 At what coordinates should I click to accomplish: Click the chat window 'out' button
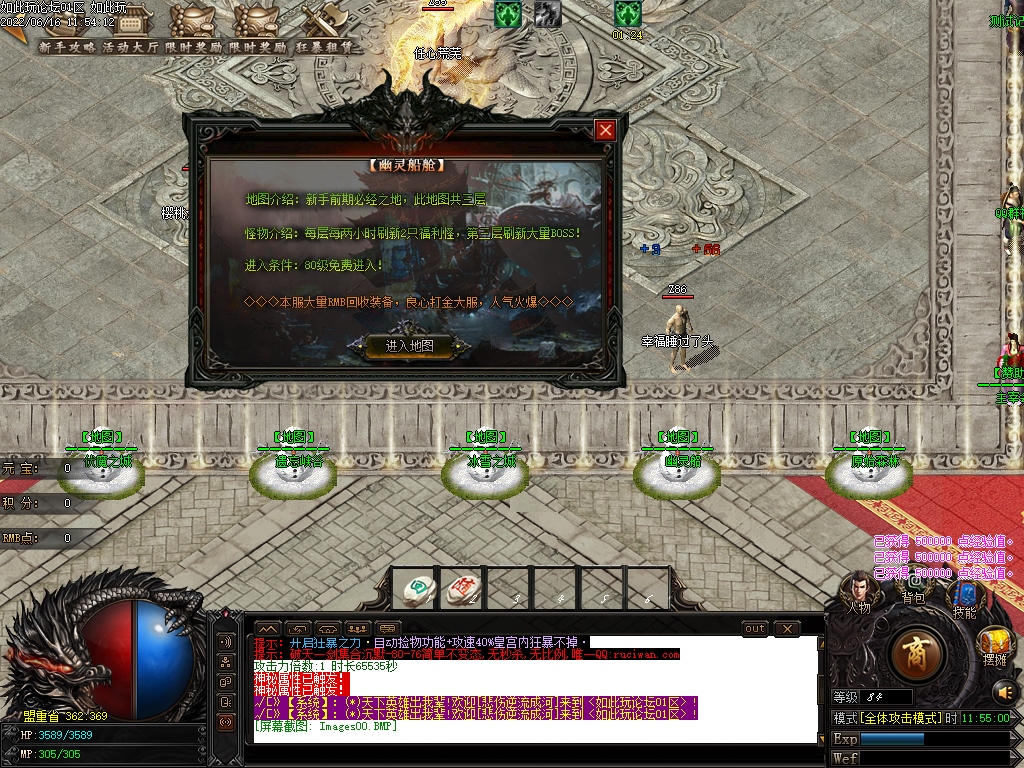coord(755,629)
